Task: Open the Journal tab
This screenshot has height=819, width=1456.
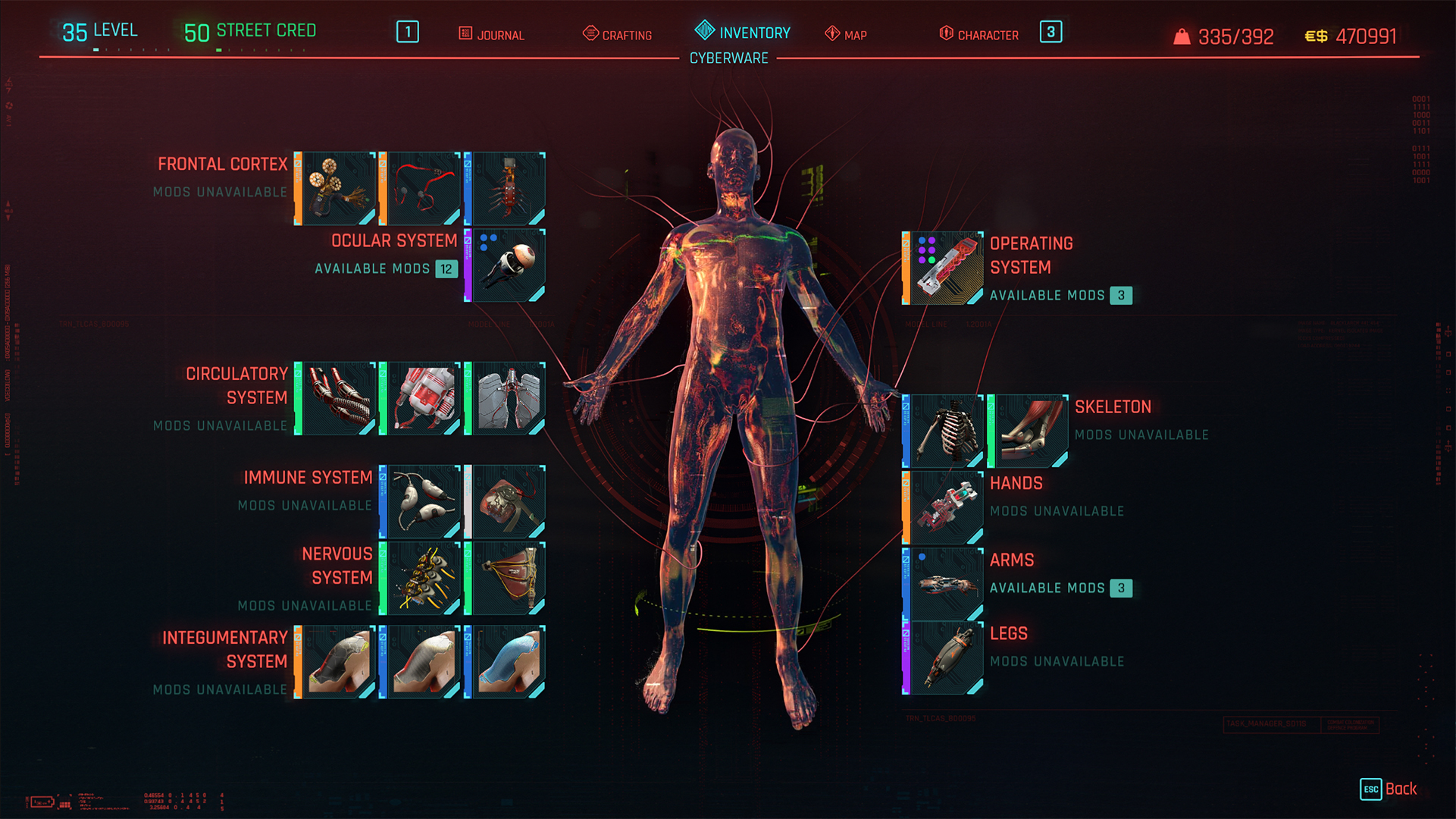Action: click(492, 35)
